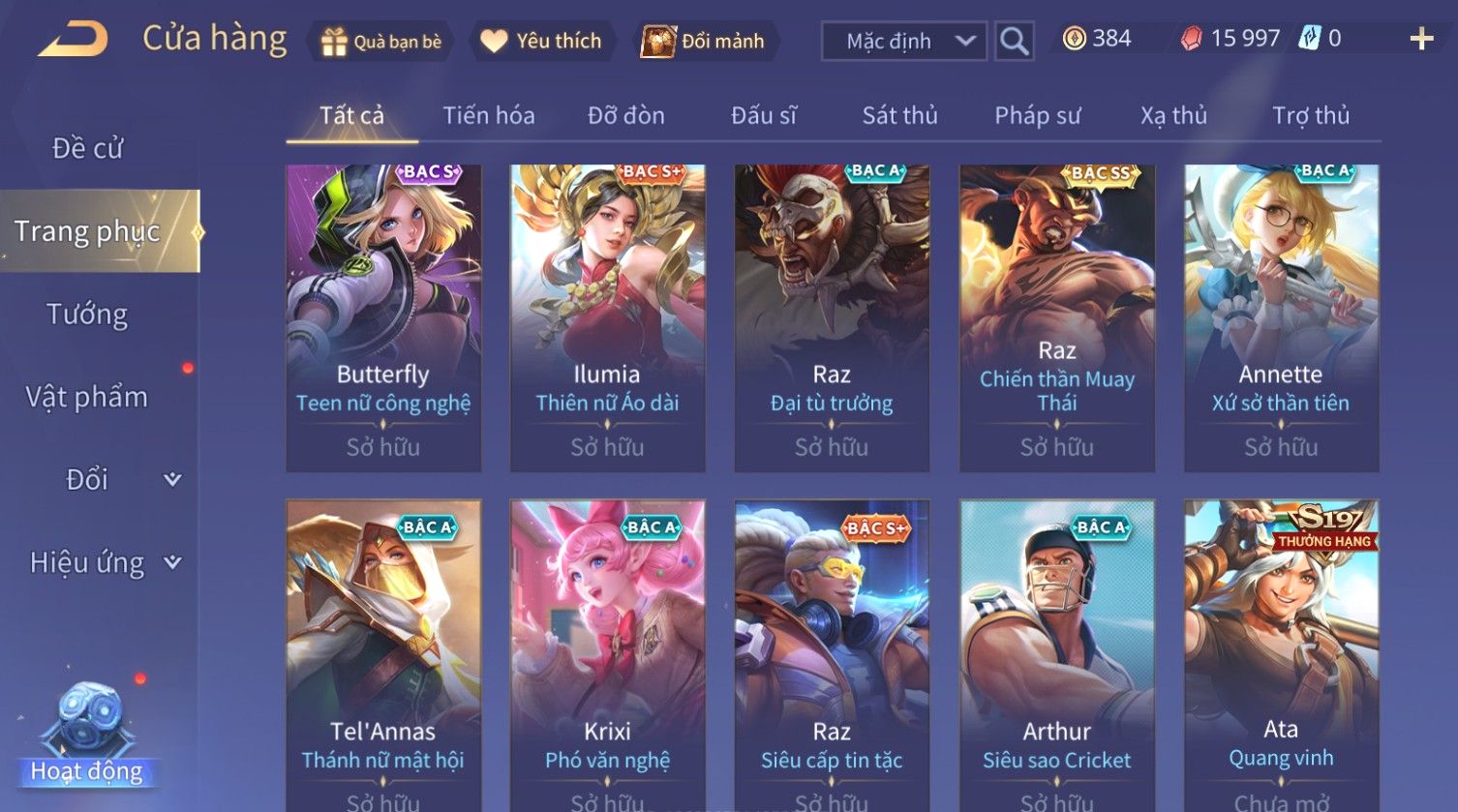Viewport: 1458px width, 812px height.
Task: Open the Đề cử shop section
Action: (87, 148)
